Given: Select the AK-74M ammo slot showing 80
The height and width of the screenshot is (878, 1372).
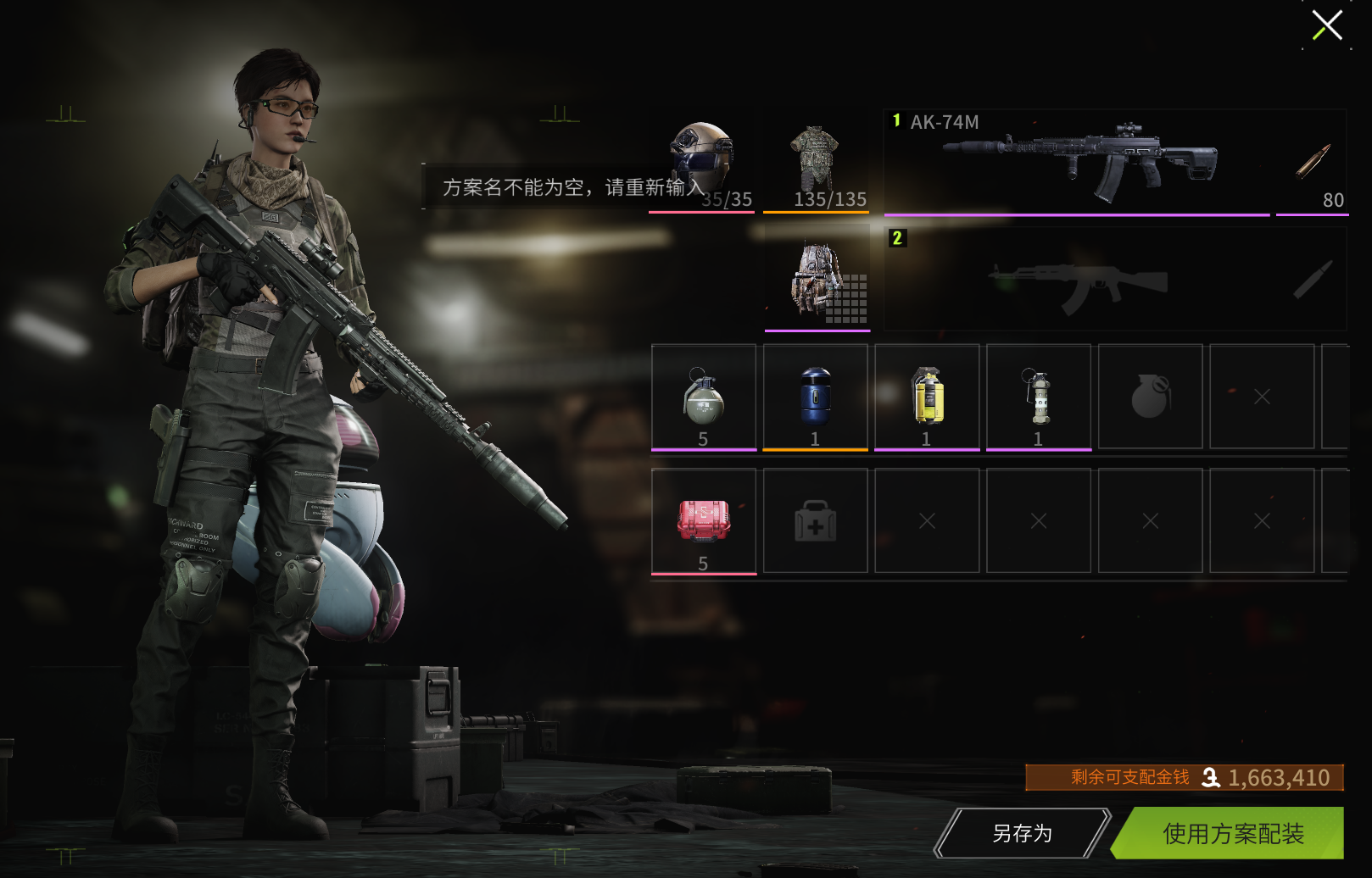Looking at the screenshot, I should [x=1312, y=163].
